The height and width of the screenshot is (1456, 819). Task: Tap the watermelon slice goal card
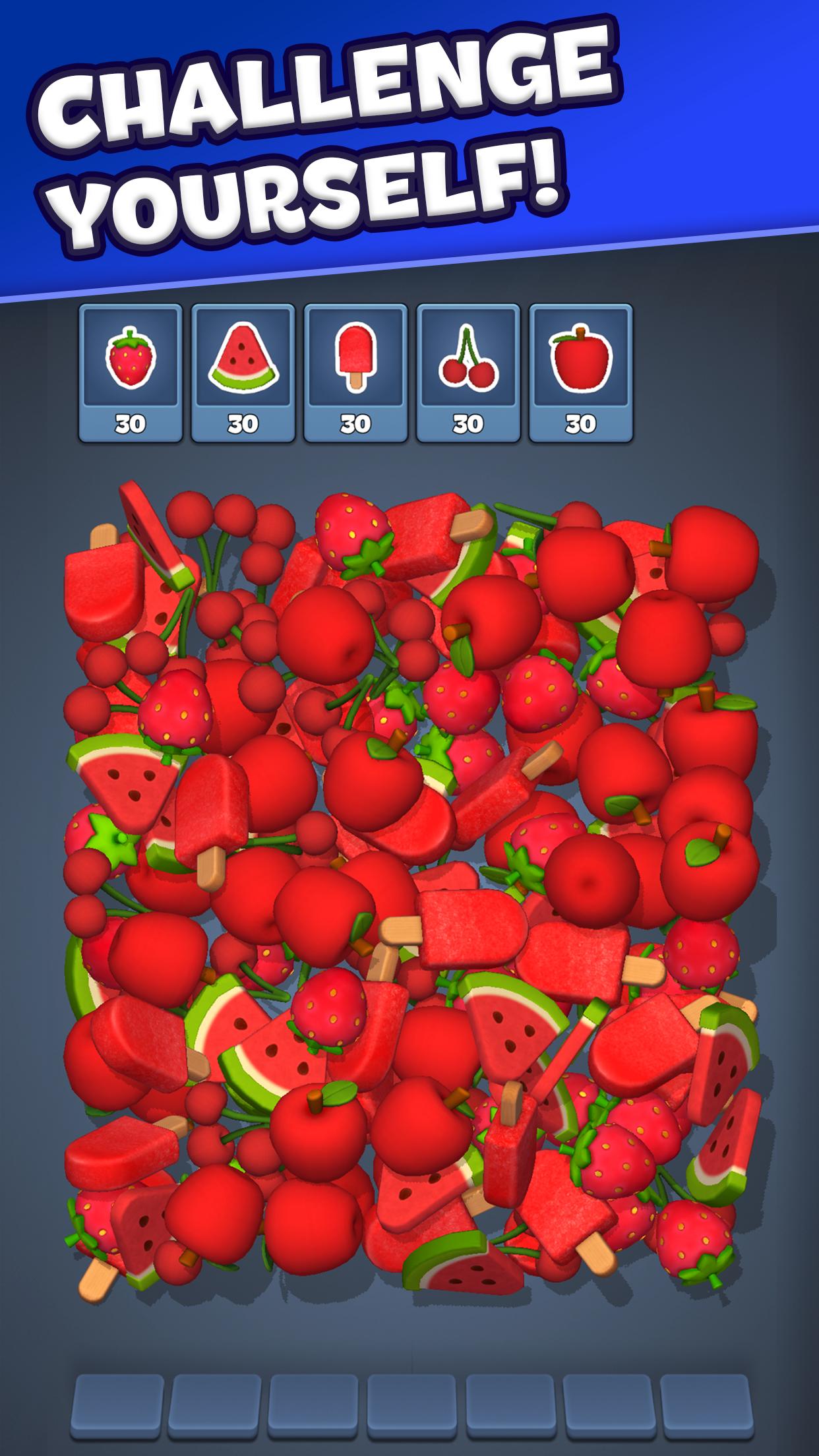click(243, 373)
